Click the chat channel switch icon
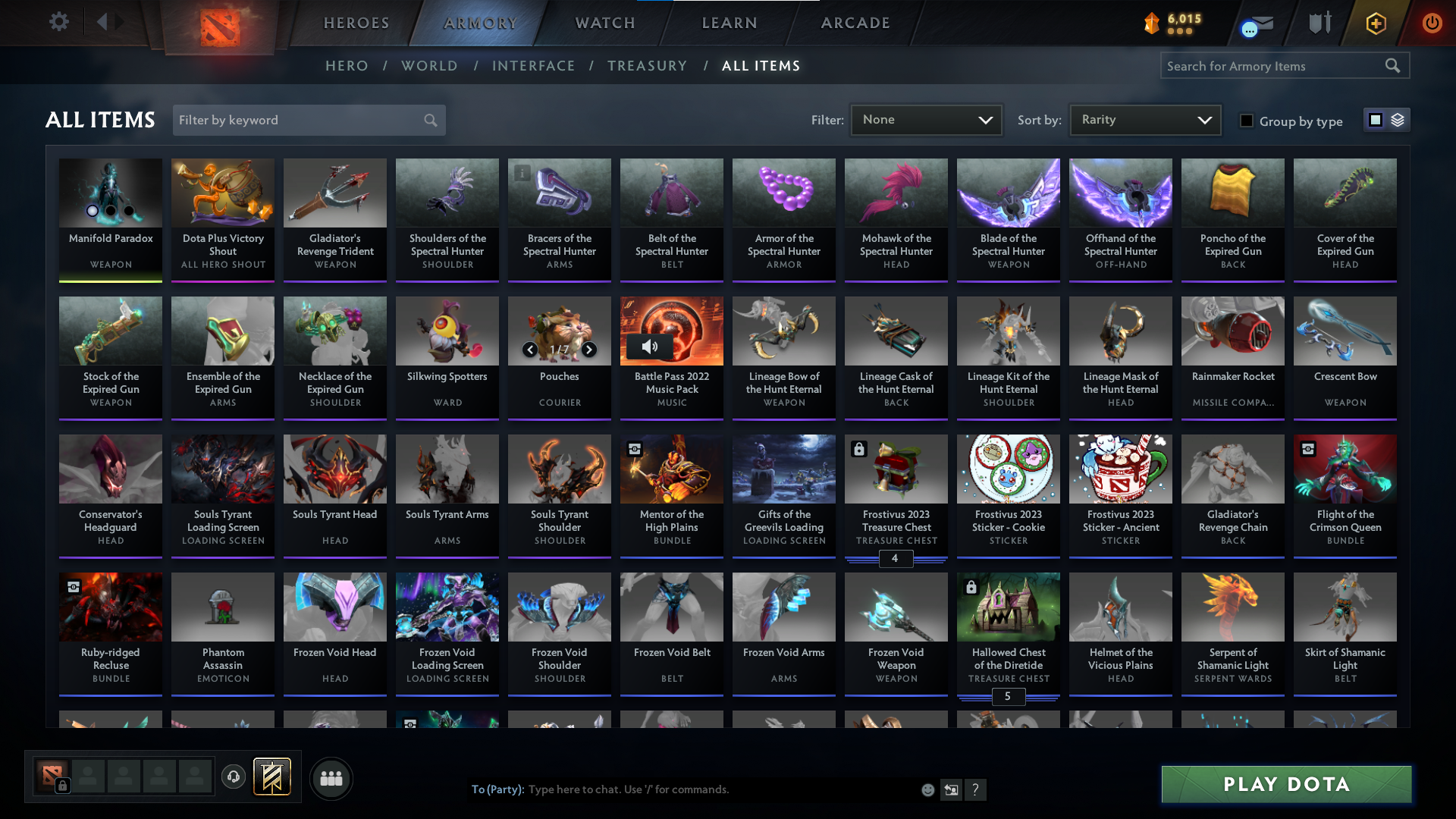This screenshot has height=819, width=1456. tap(951, 789)
